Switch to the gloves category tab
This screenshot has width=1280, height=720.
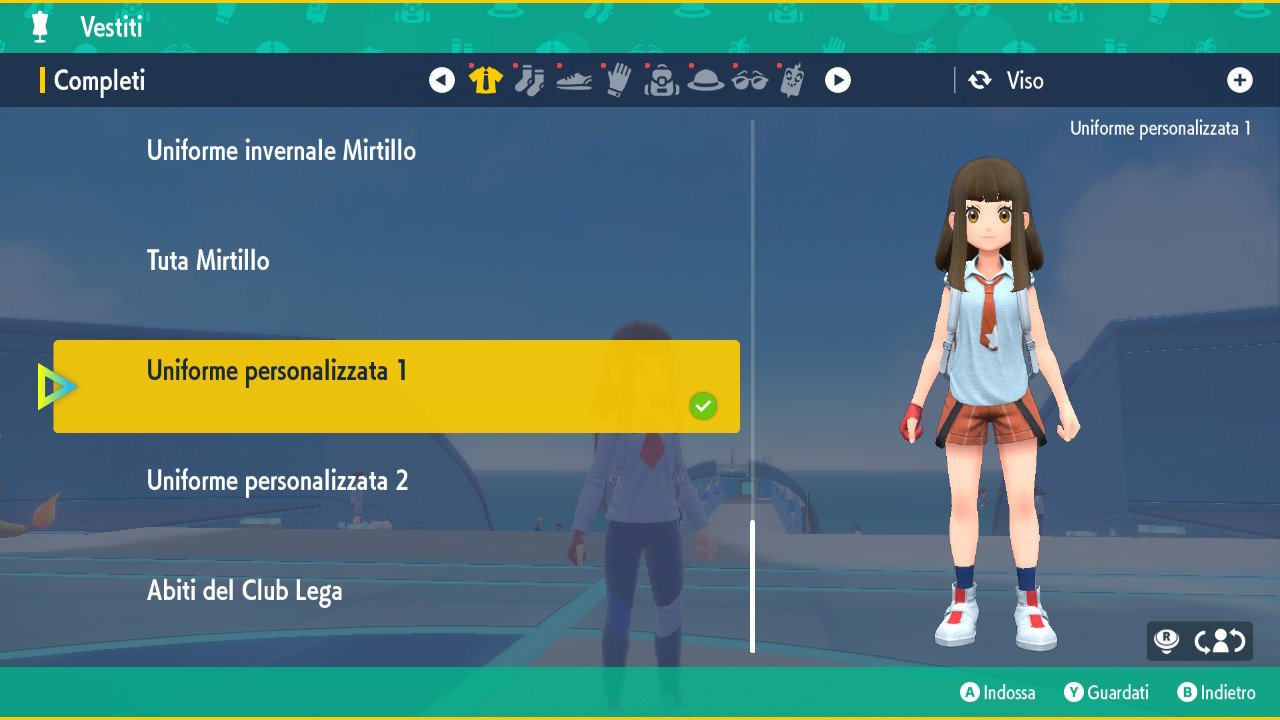tap(618, 81)
